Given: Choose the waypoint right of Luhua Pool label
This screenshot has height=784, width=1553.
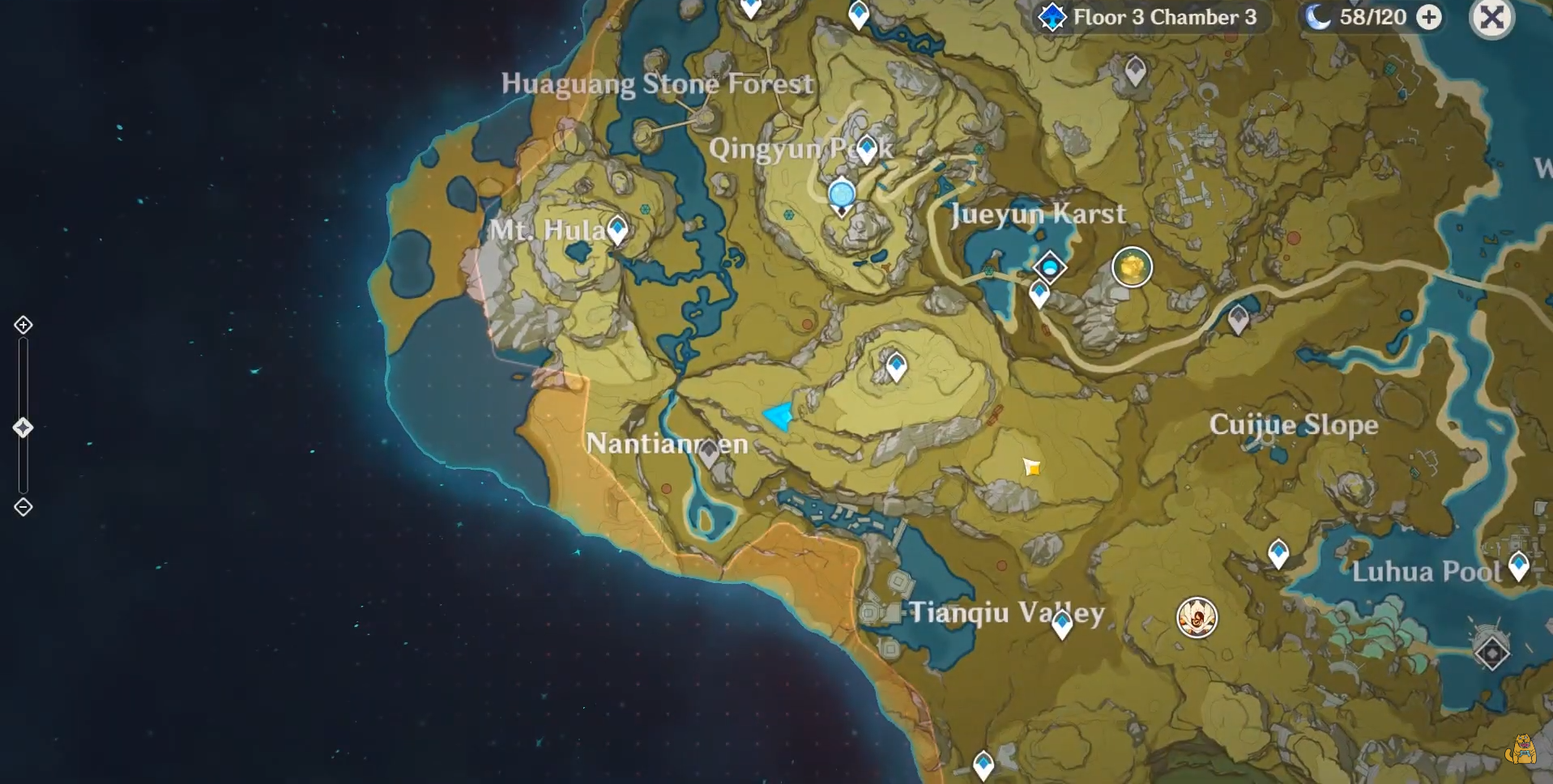Looking at the screenshot, I should [1519, 565].
